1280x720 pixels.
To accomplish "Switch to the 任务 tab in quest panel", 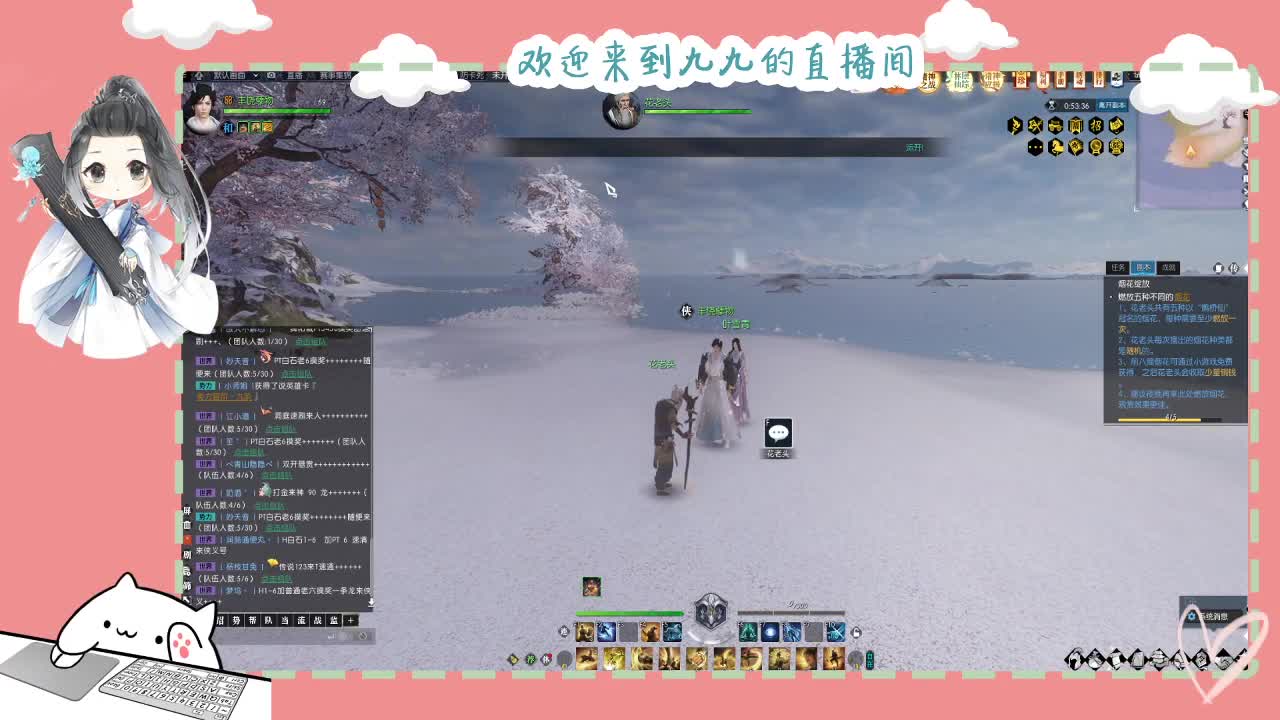I will click(1118, 267).
